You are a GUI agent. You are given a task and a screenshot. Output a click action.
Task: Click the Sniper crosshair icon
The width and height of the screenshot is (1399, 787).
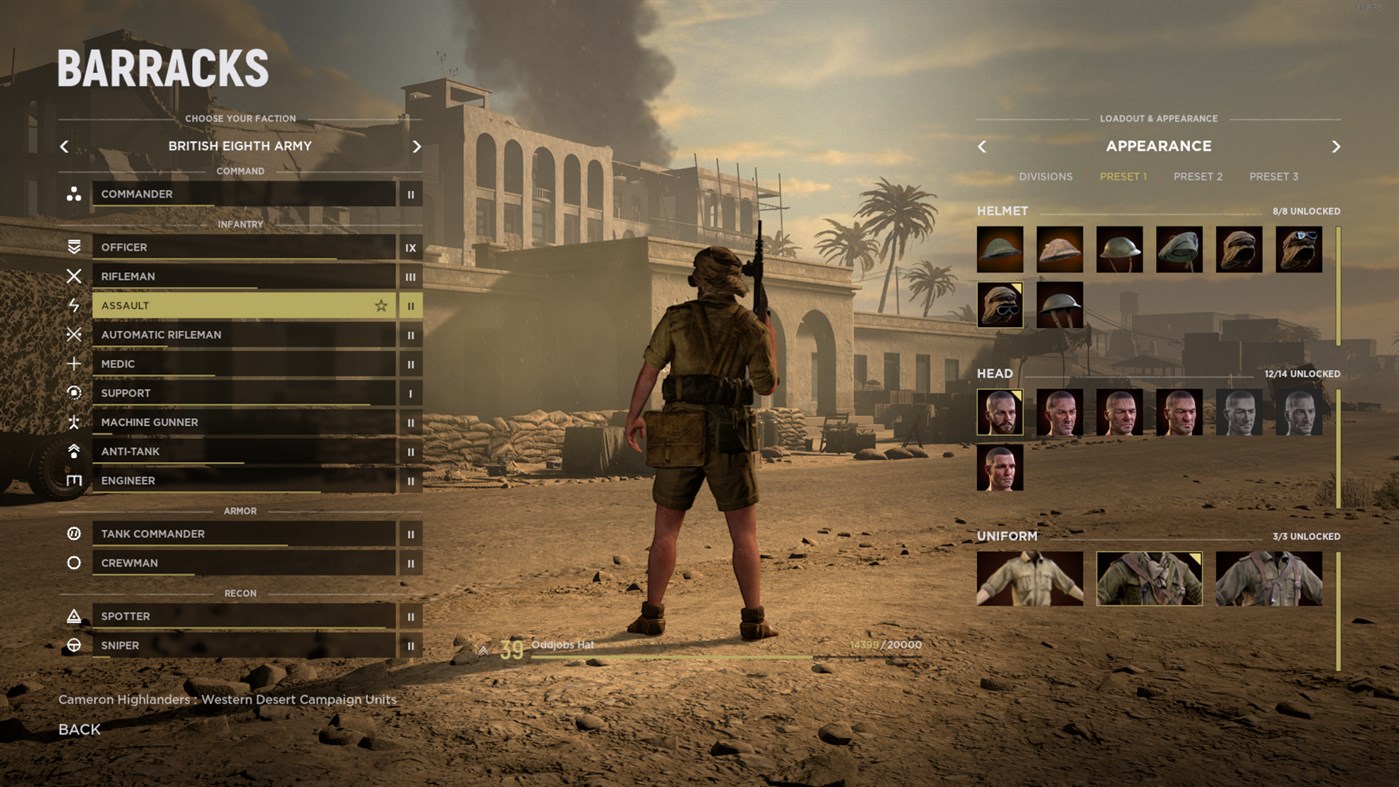[x=72, y=645]
